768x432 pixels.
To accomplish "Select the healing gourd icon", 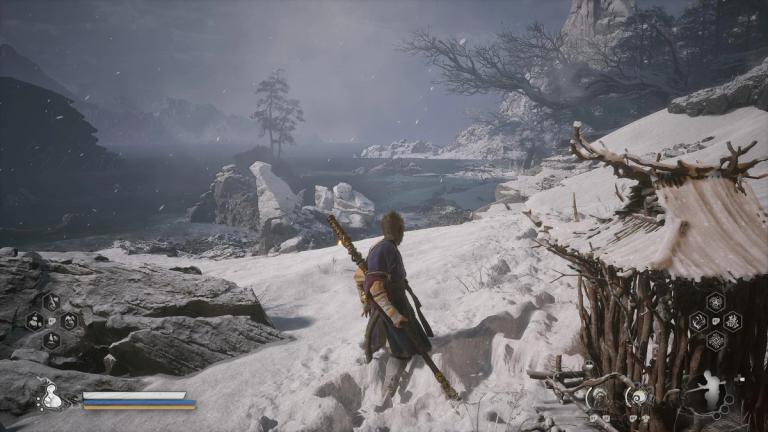I will click(48, 397).
